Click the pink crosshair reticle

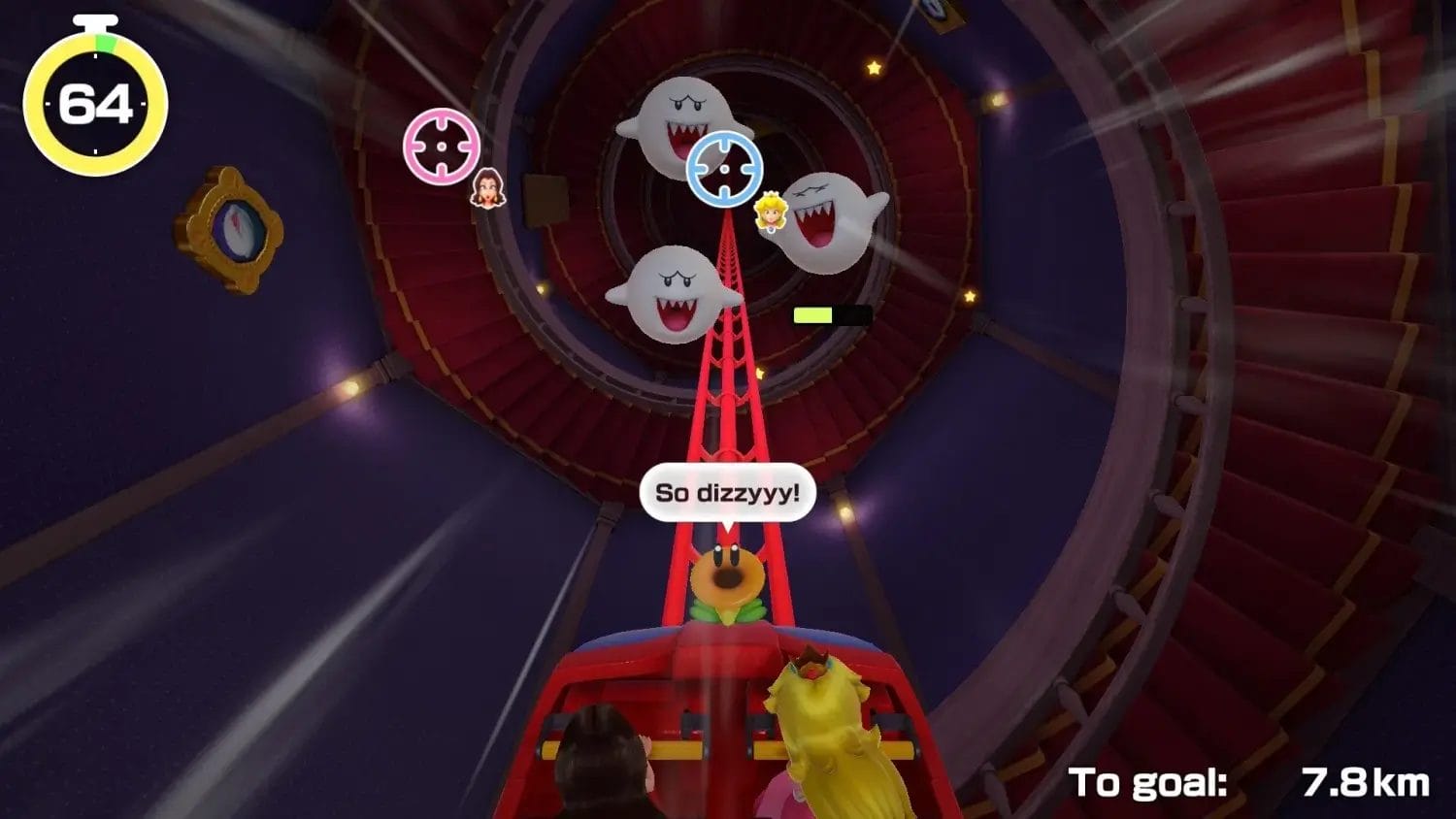[x=441, y=146]
